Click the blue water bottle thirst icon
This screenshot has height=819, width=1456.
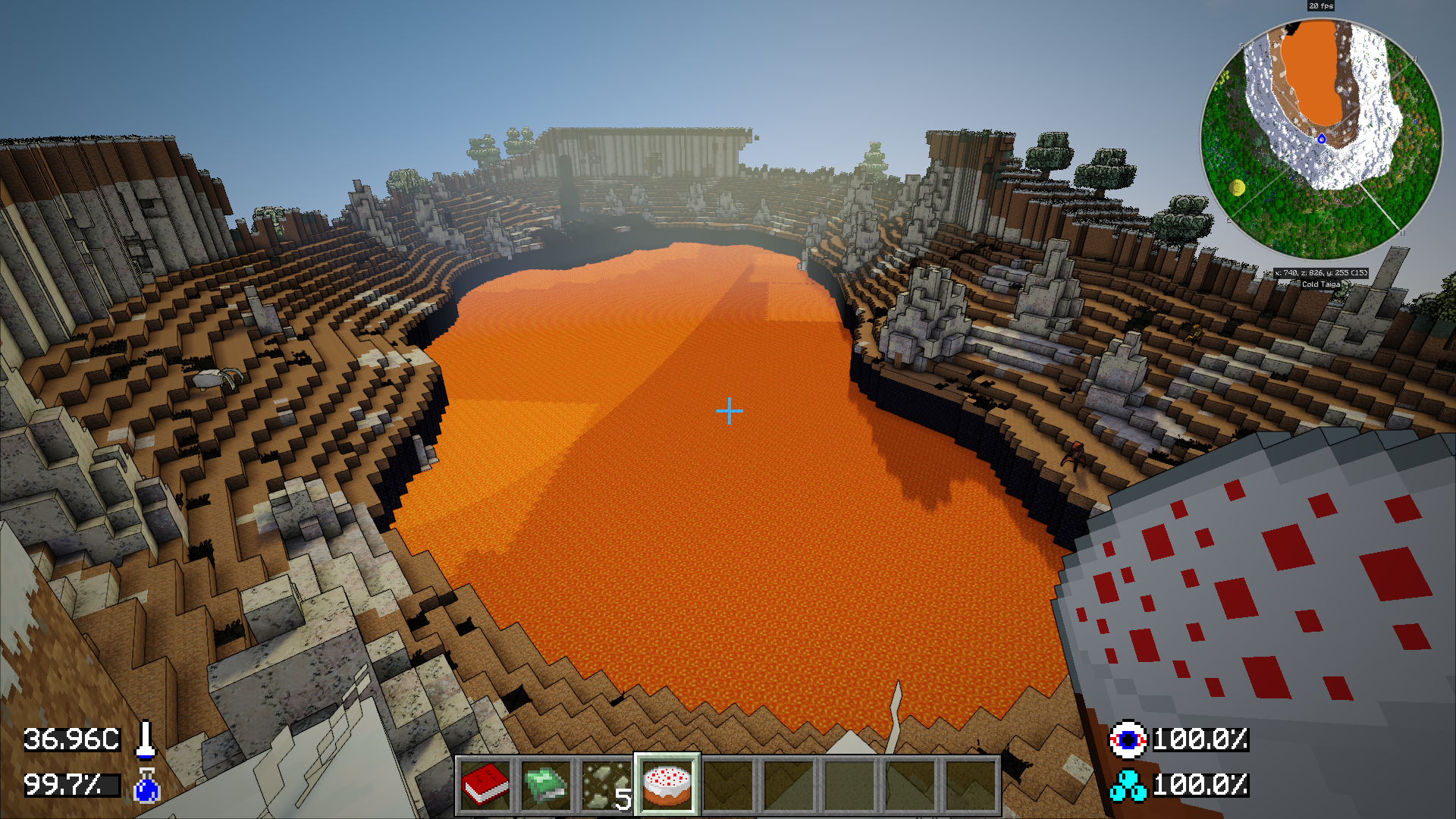[146, 786]
